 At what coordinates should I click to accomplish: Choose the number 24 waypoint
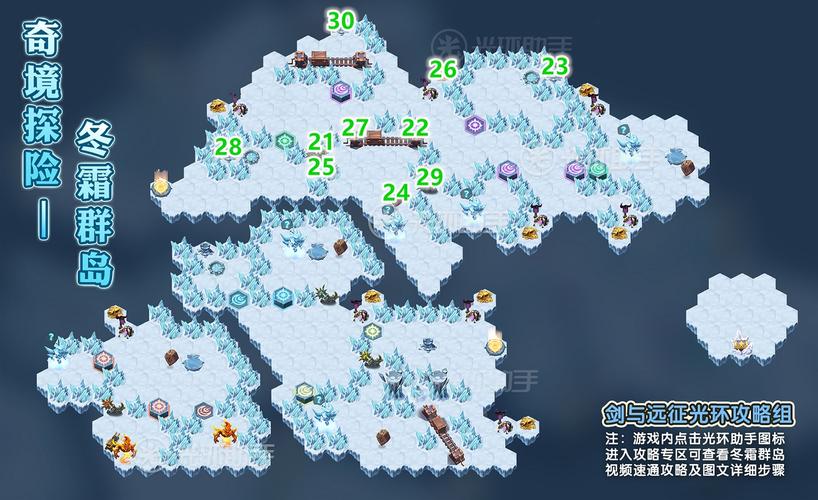coord(396,190)
